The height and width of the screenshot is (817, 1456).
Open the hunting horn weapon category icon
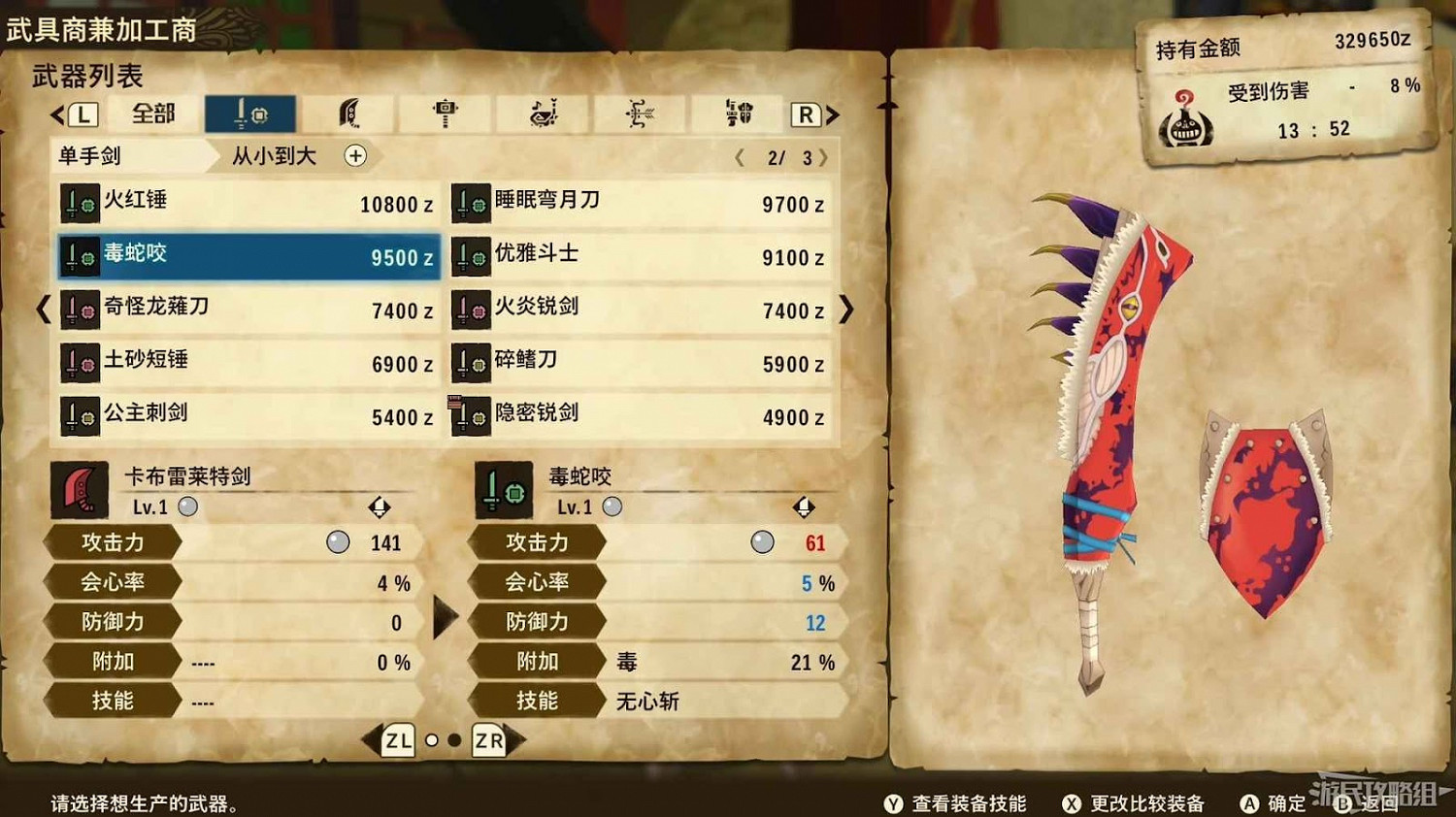(540, 114)
